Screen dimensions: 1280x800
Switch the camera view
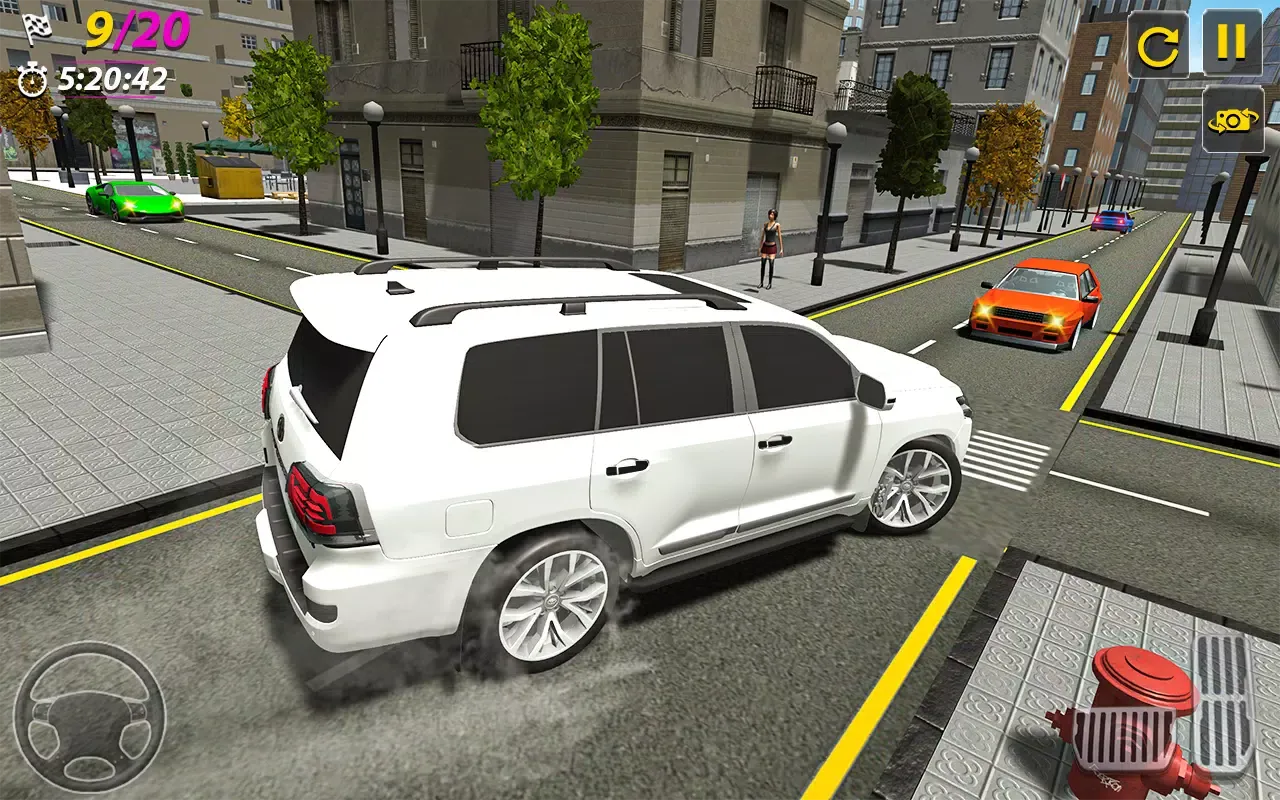click(x=1233, y=120)
